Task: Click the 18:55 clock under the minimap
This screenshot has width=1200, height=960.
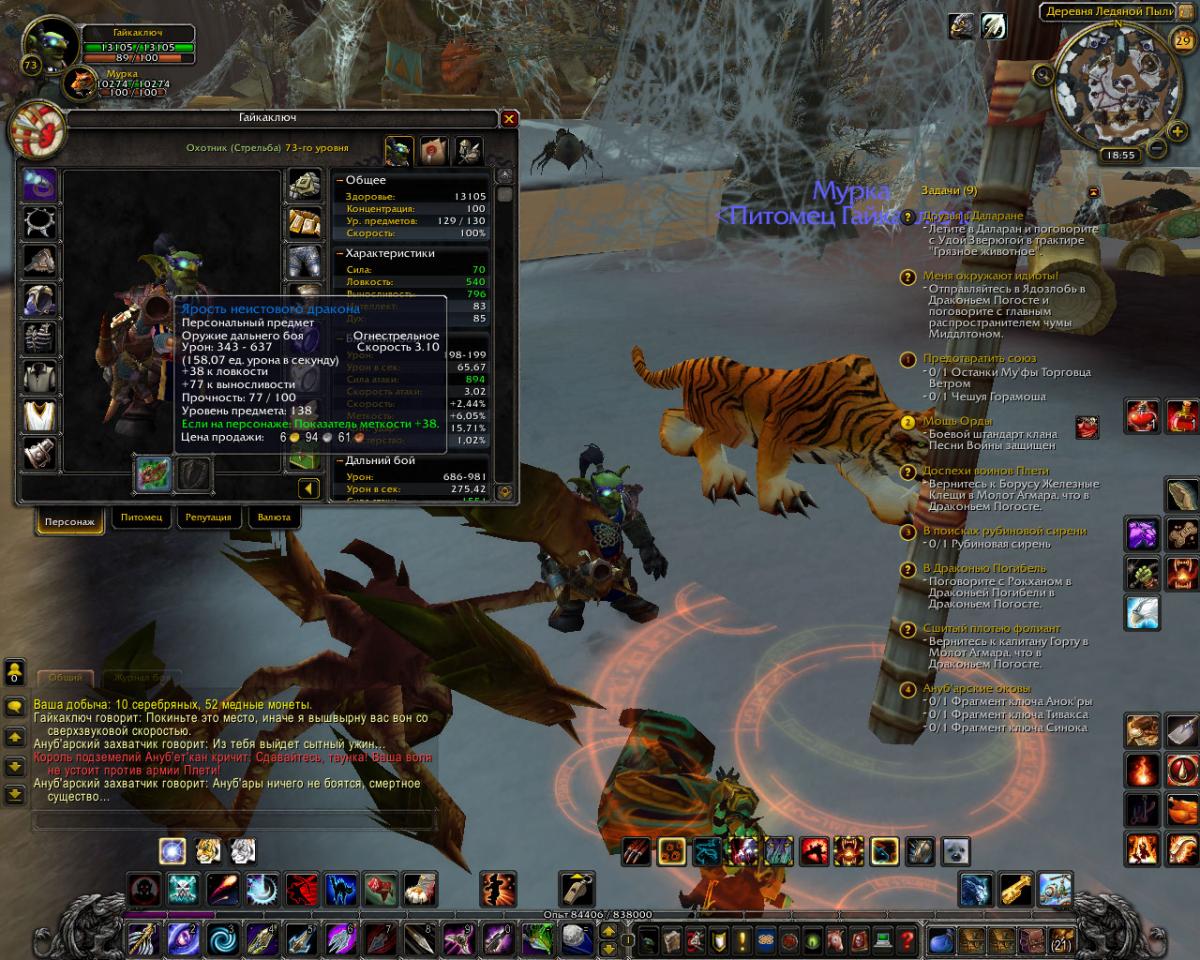Action: pos(1120,155)
